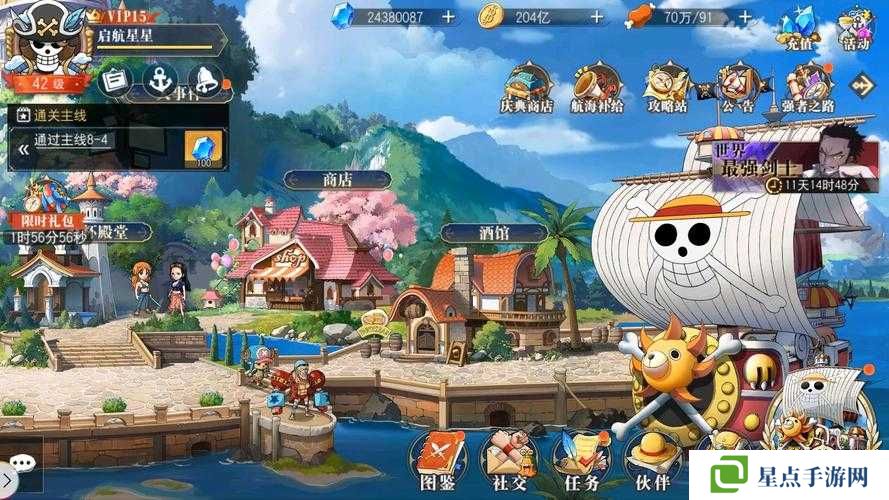Claim the 通过主线8-4 quest diamond reward
This screenshot has width=889, height=500.
[x=204, y=149]
